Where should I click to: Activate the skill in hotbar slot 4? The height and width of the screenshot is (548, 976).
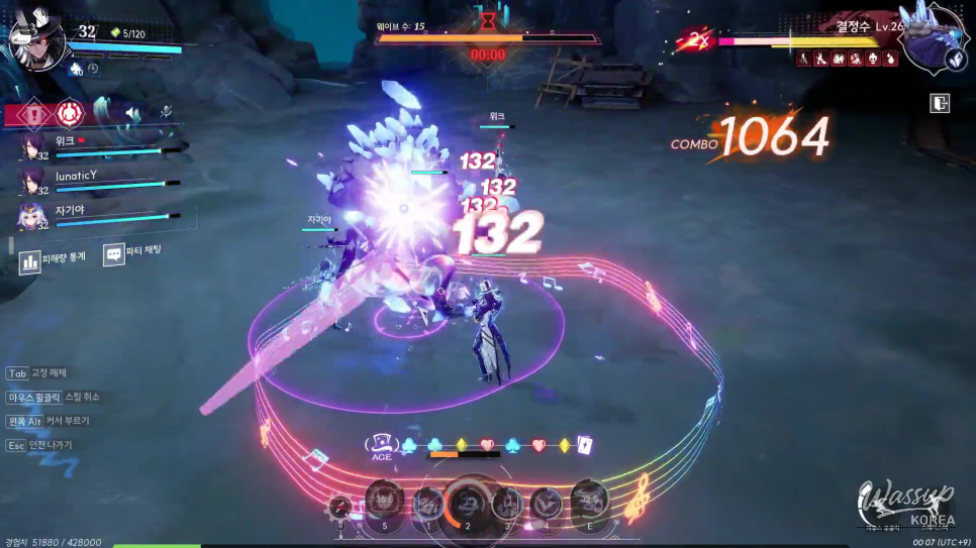[x=546, y=503]
